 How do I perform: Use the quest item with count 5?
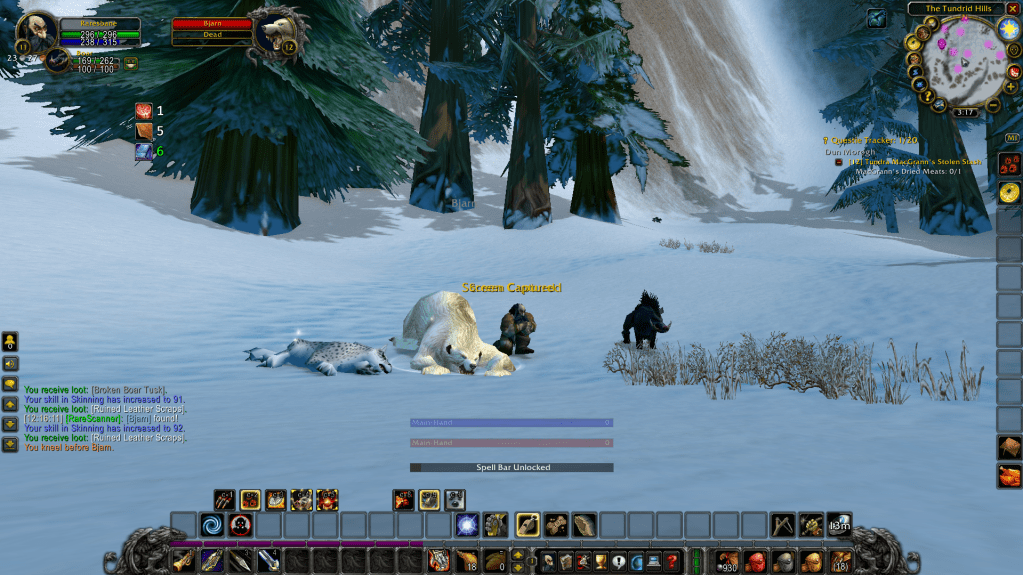coord(144,130)
